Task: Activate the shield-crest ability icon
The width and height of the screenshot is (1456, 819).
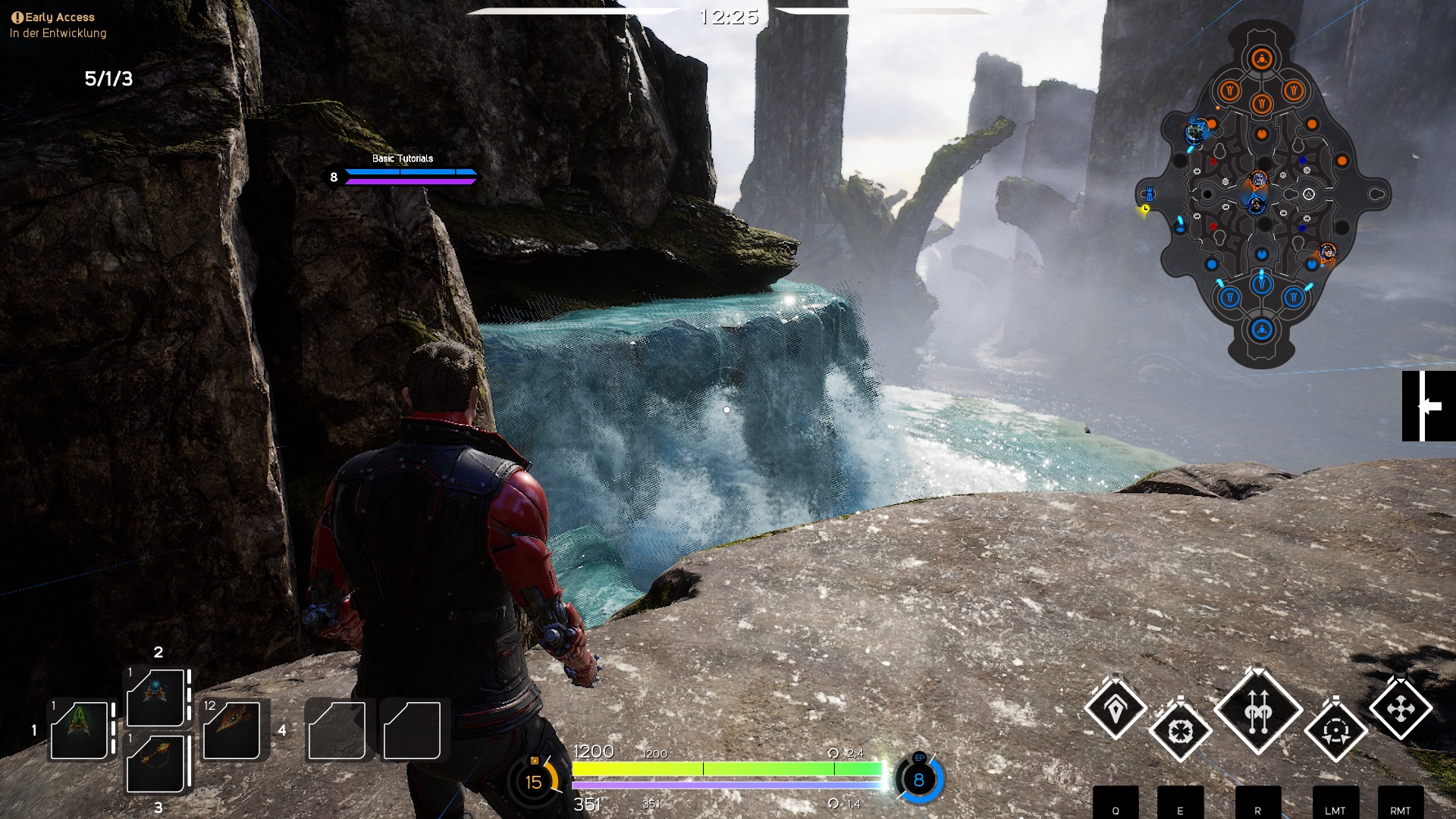Action: (1115, 709)
